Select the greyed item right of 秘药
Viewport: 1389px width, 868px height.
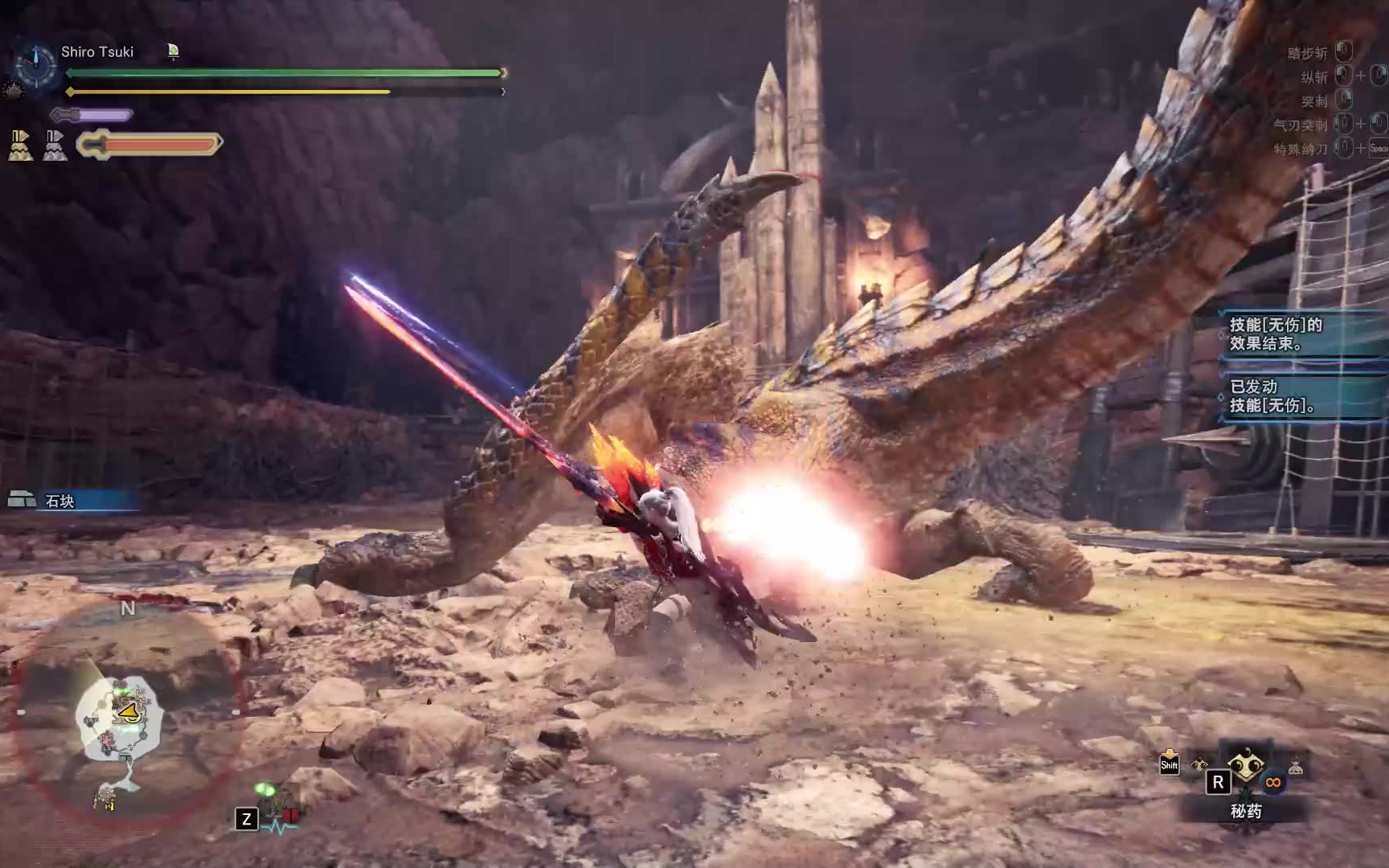pos(1295,767)
